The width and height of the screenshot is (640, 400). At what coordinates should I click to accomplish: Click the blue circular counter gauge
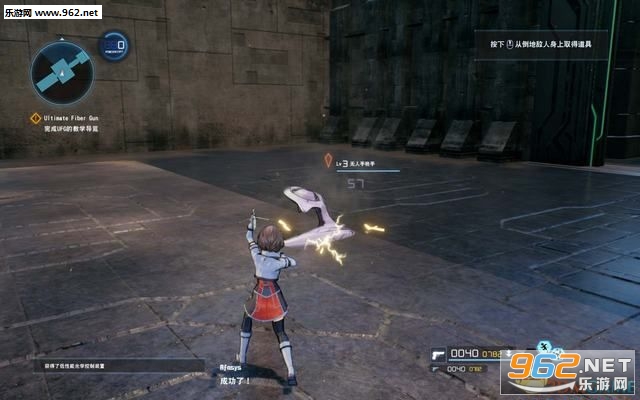[x=117, y=45]
